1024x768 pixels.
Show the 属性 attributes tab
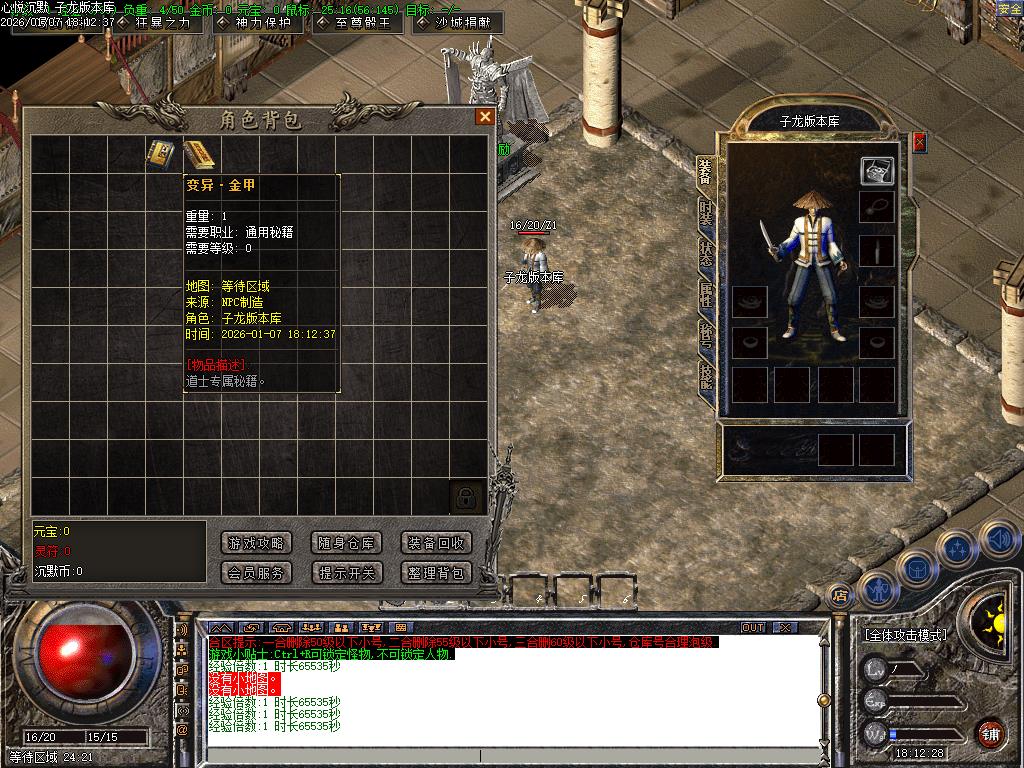tap(706, 294)
